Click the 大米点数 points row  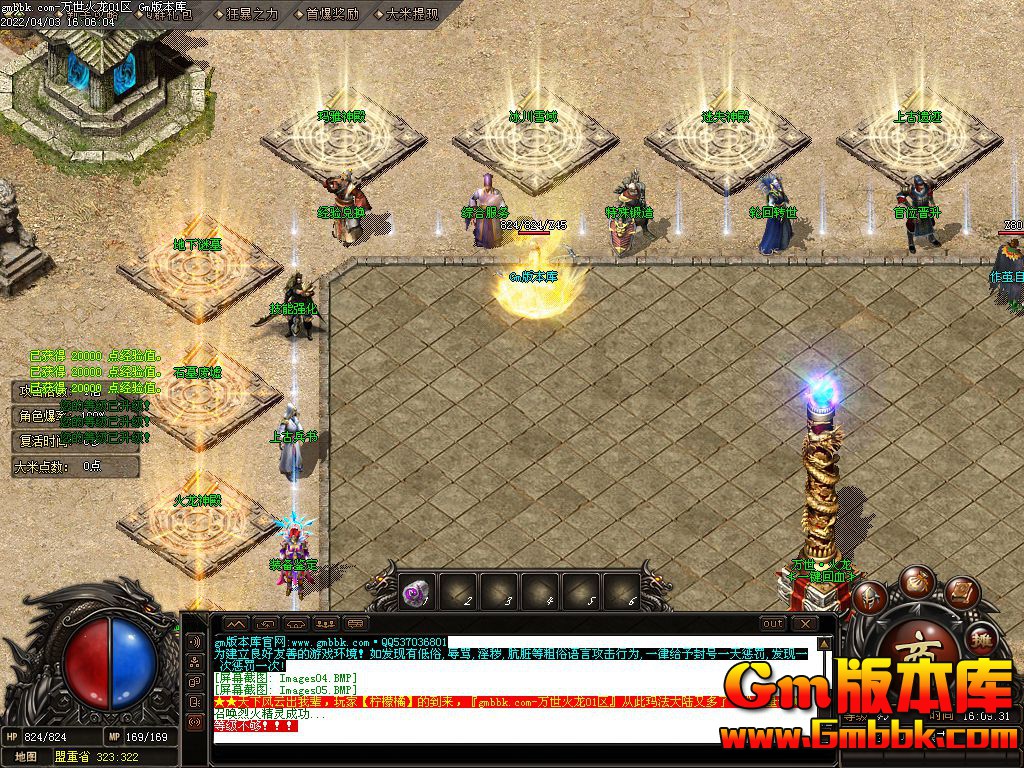[60, 466]
